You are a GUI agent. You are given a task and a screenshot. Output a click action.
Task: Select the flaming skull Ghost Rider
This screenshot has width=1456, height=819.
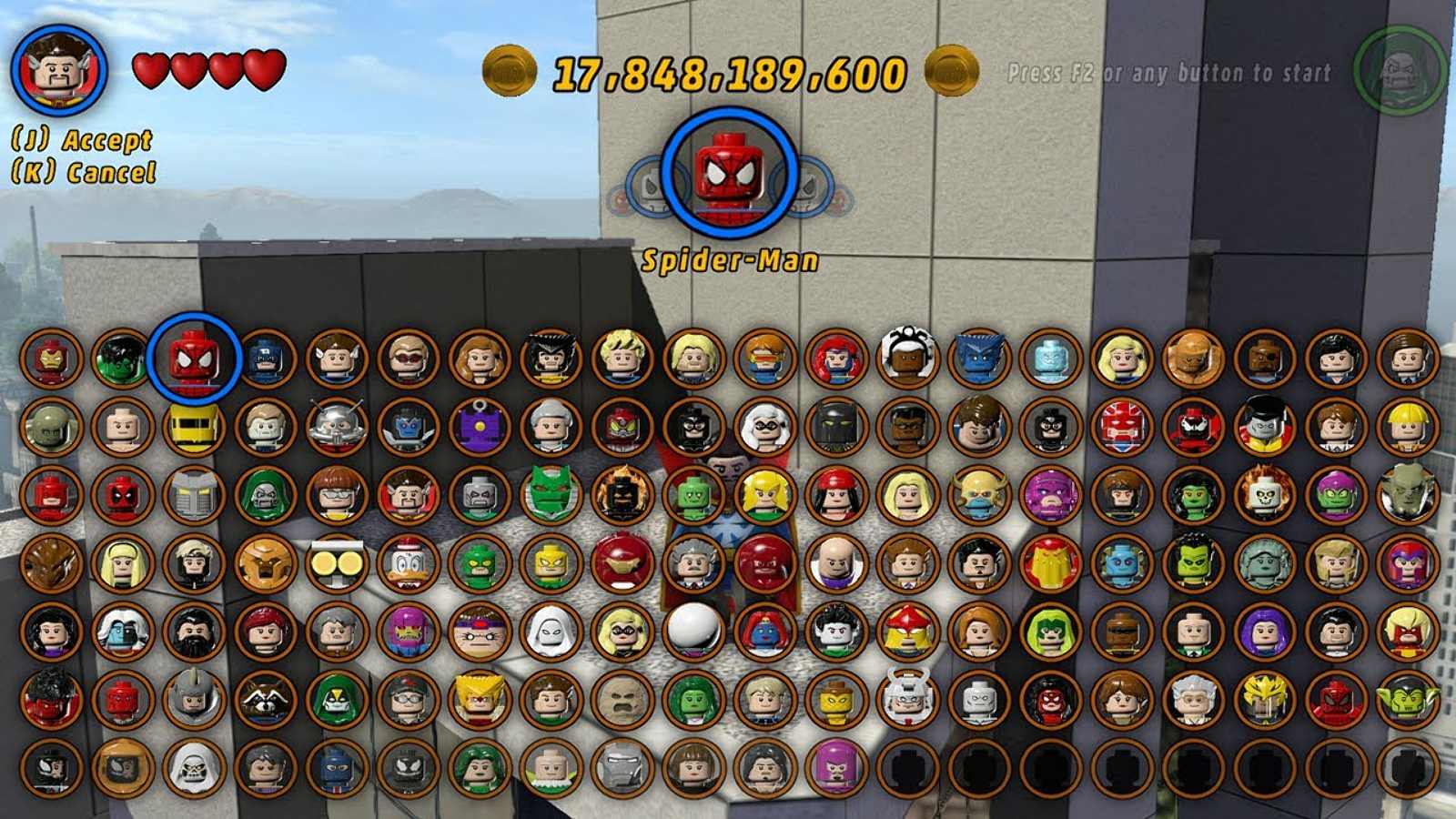1264,495
